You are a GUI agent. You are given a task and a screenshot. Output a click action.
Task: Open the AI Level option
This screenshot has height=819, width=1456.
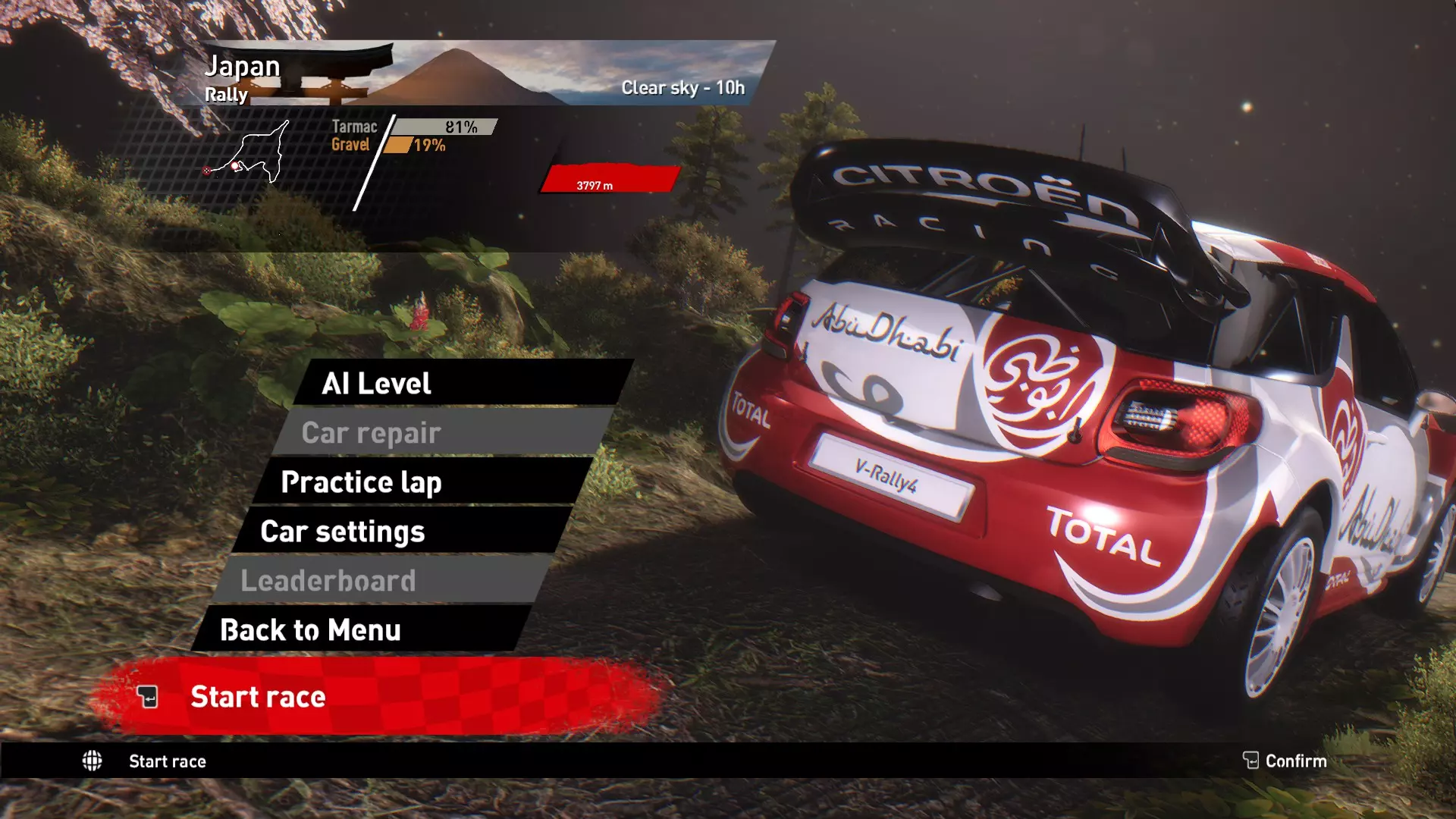(463, 383)
